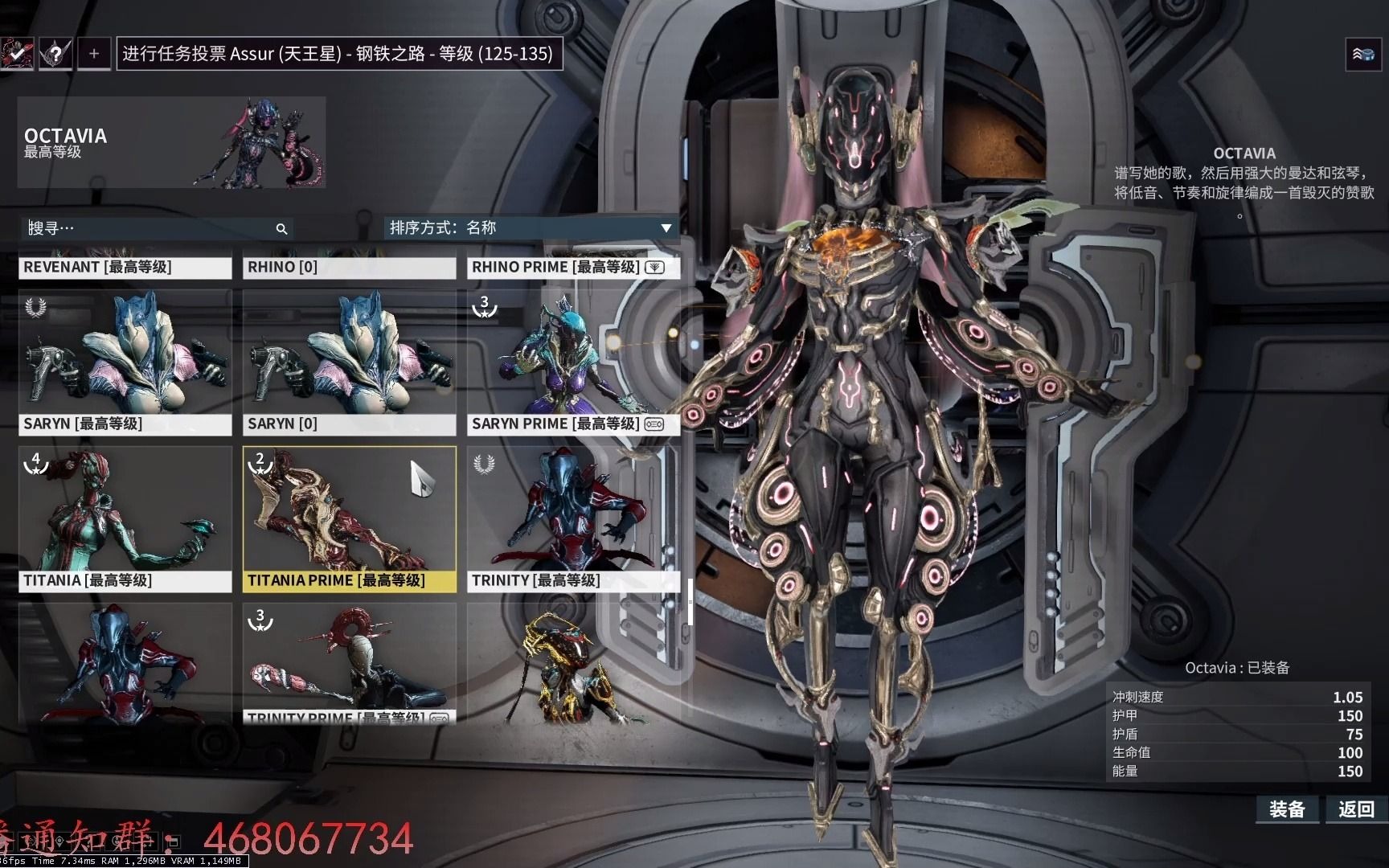Image resolution: width=1389 pixels, height=868 pixels.
Task: Open the sort-by dropdown
Action: pyautogui.click(x=531, y=228)
